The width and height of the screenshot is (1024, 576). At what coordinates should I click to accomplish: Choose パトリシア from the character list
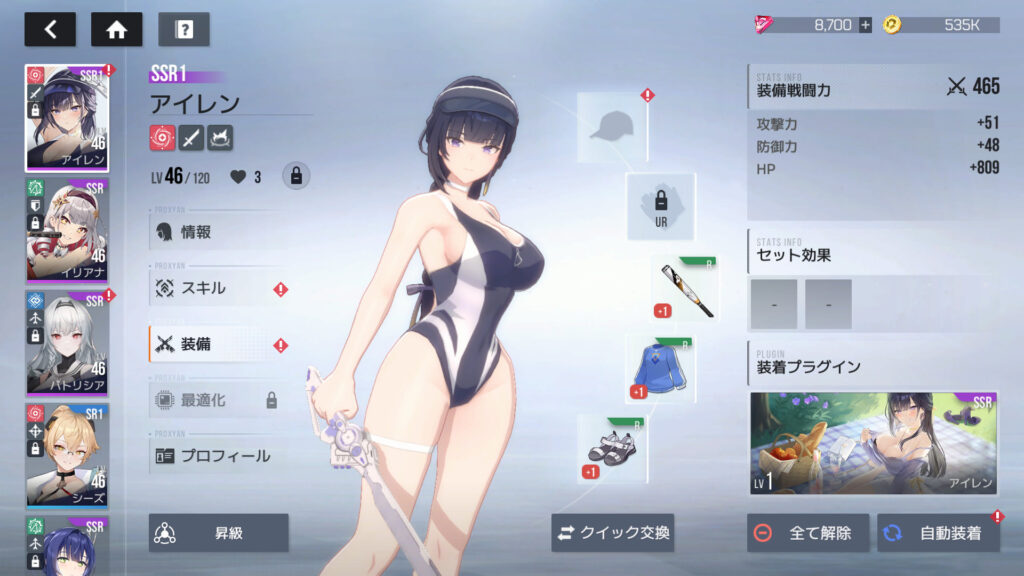click(x=67, y=342)
